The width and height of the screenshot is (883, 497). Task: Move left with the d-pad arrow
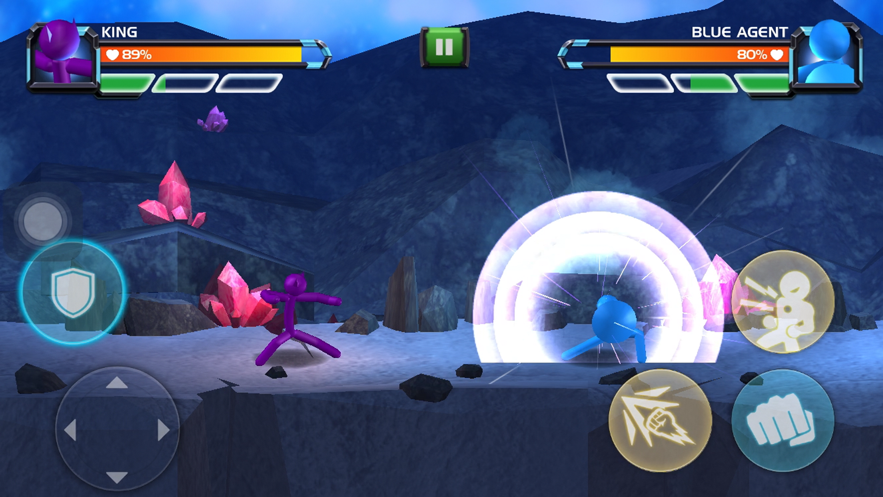70,430
